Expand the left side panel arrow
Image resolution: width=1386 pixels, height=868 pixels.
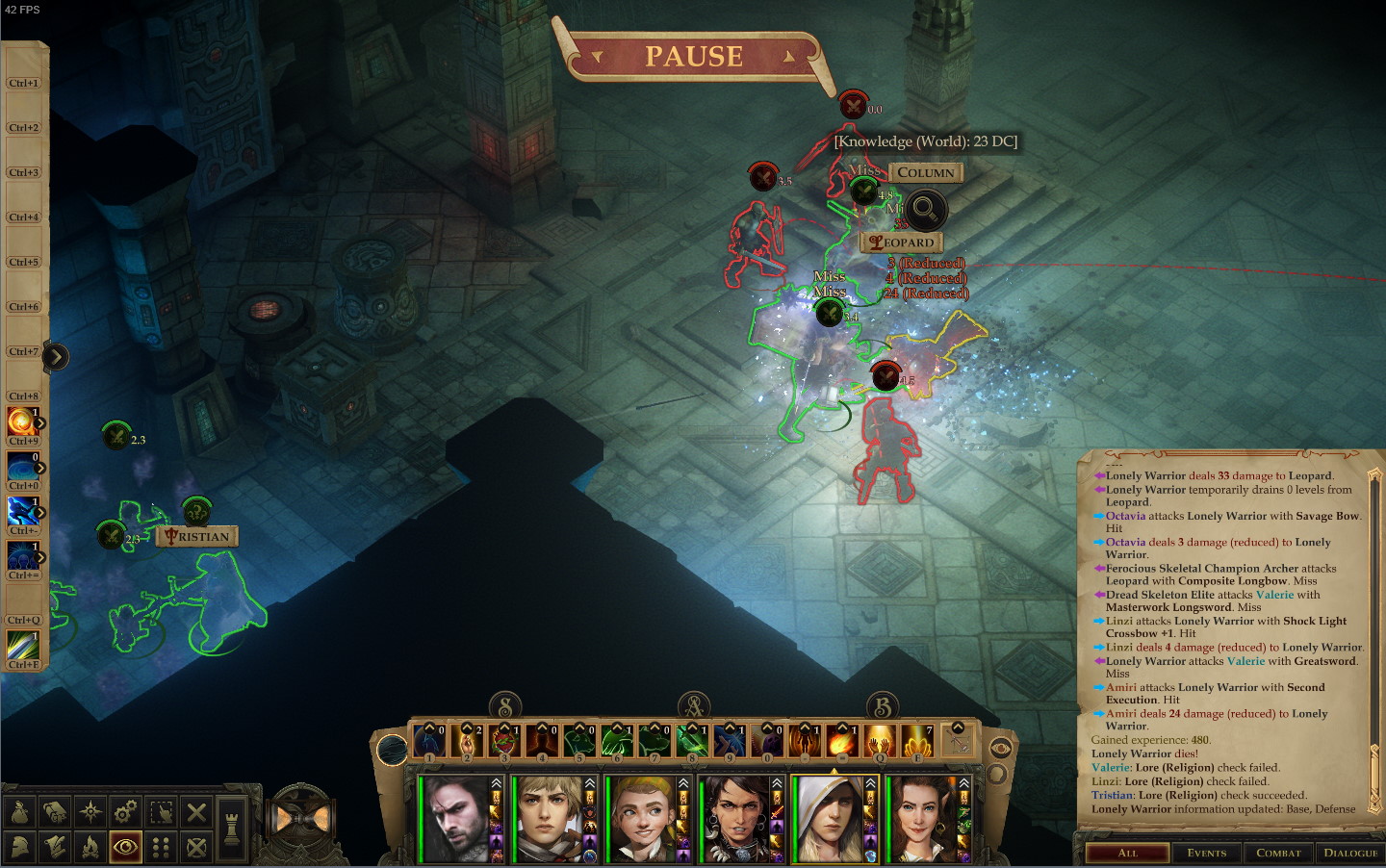click(x=56, y=357)
